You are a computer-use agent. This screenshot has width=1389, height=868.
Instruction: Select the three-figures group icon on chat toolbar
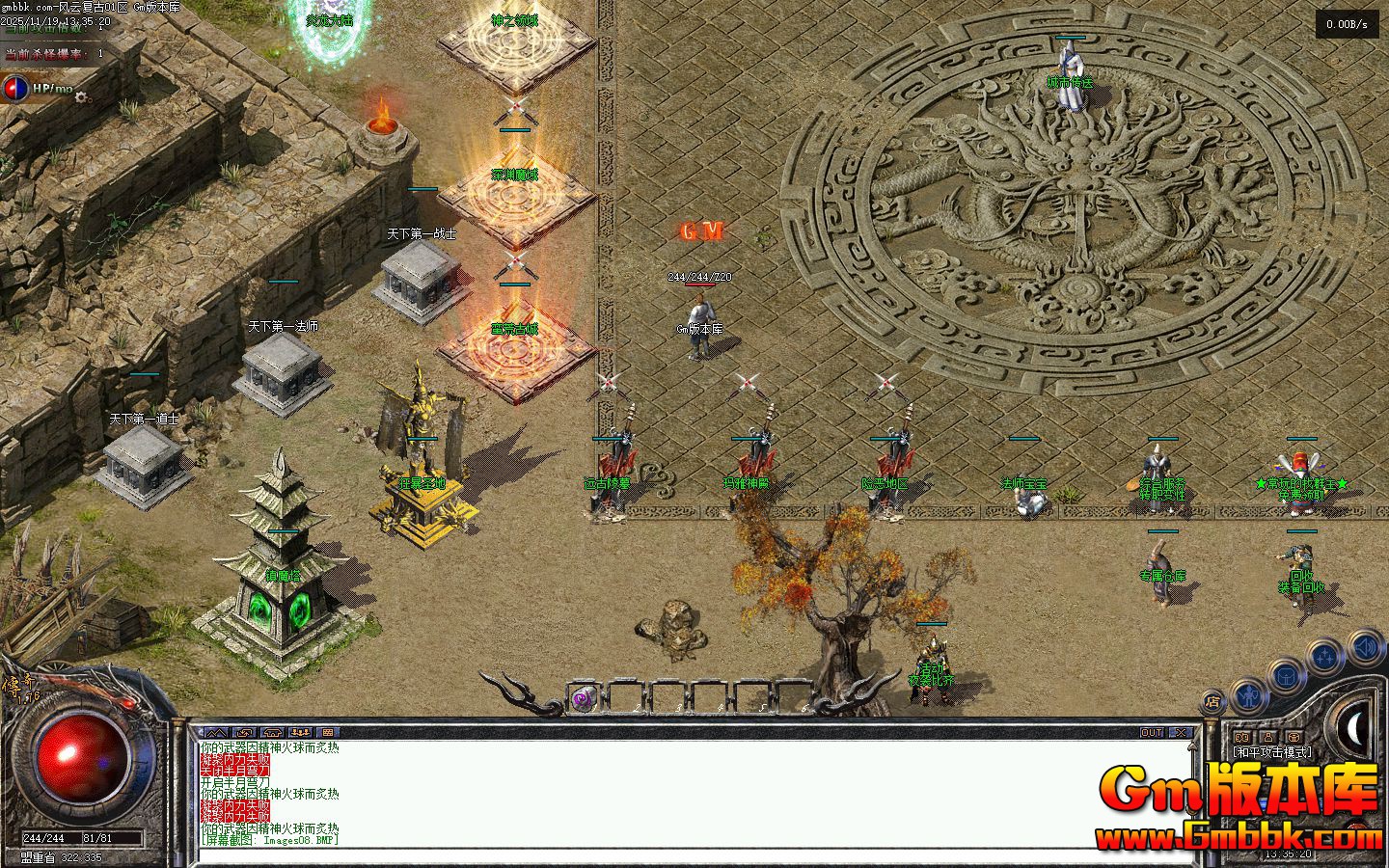(299, 733)
